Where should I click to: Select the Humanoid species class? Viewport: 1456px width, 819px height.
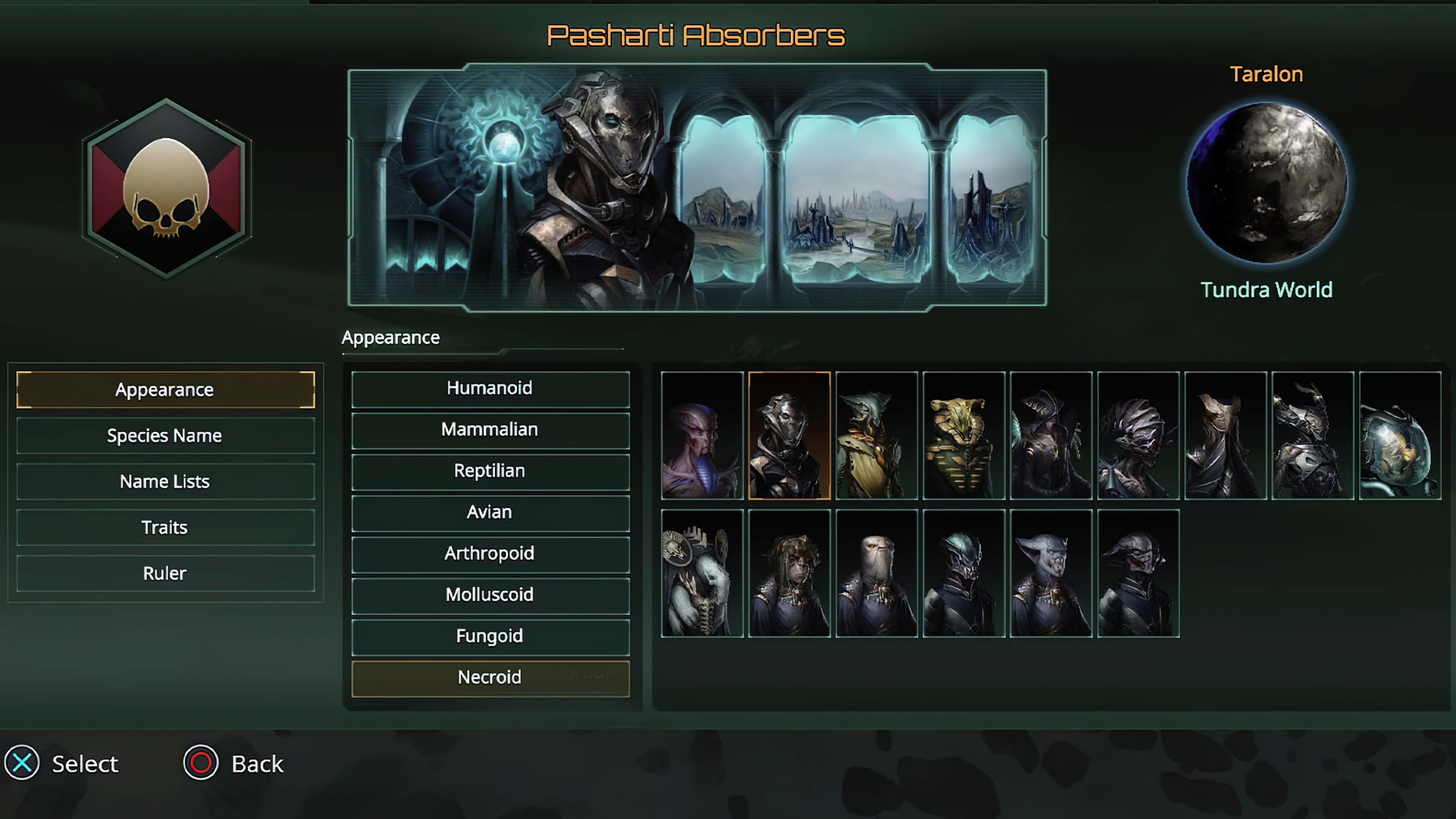[490, 388]
